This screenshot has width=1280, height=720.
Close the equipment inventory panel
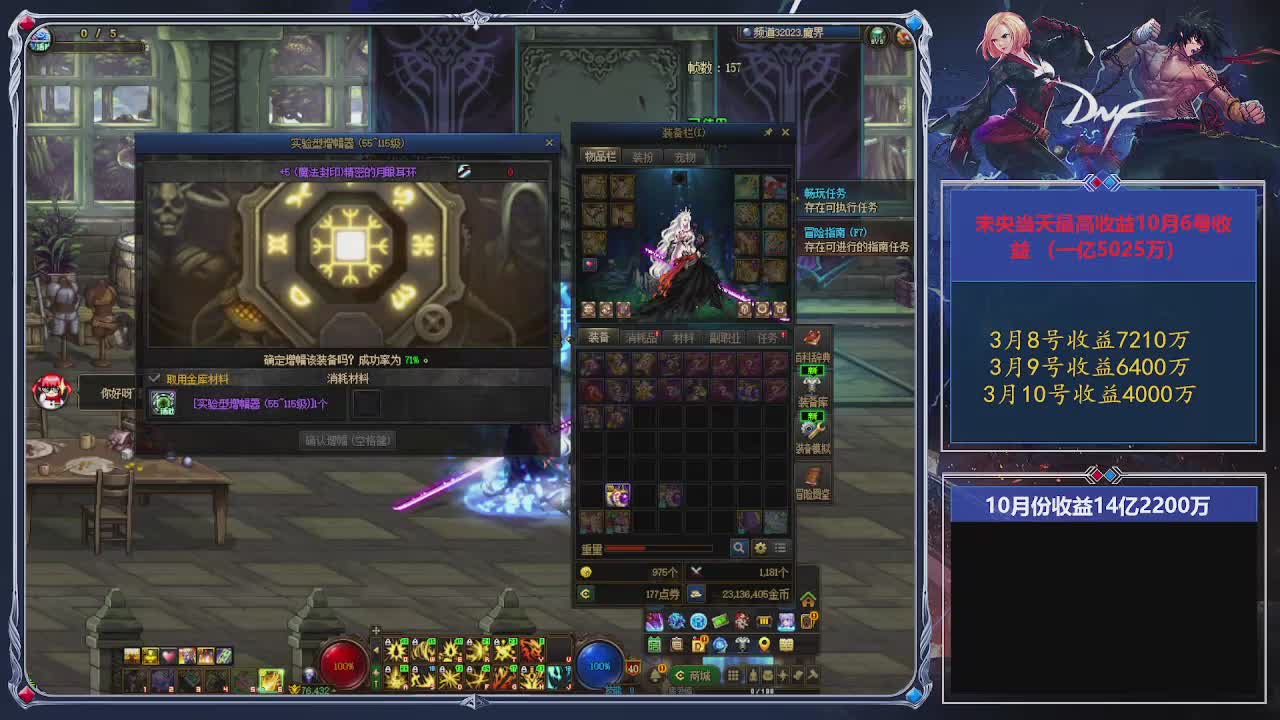(x=785, y=132)
